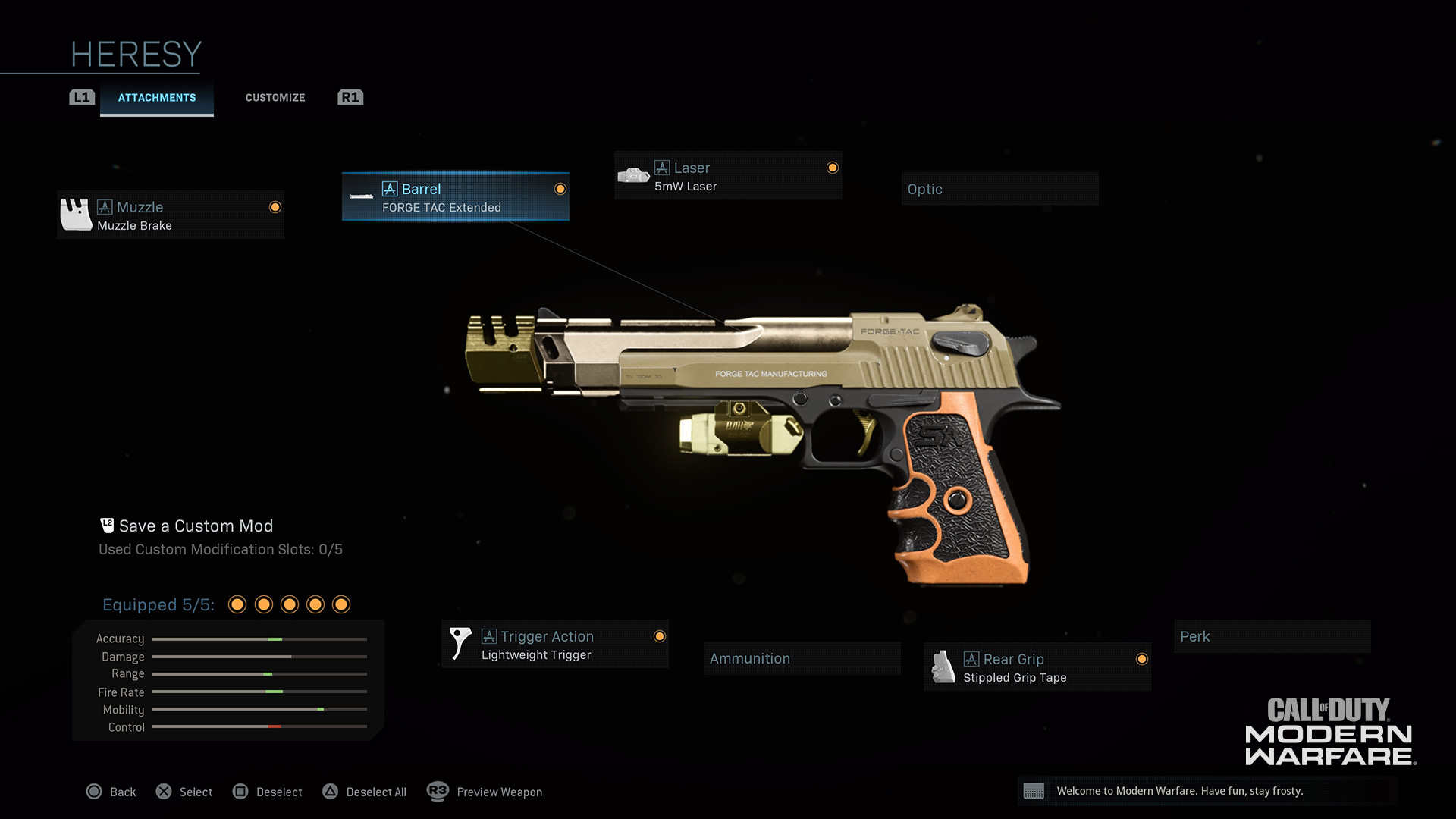
Task: Select the empty Perk slot
Action: [x=1272, y=636]
